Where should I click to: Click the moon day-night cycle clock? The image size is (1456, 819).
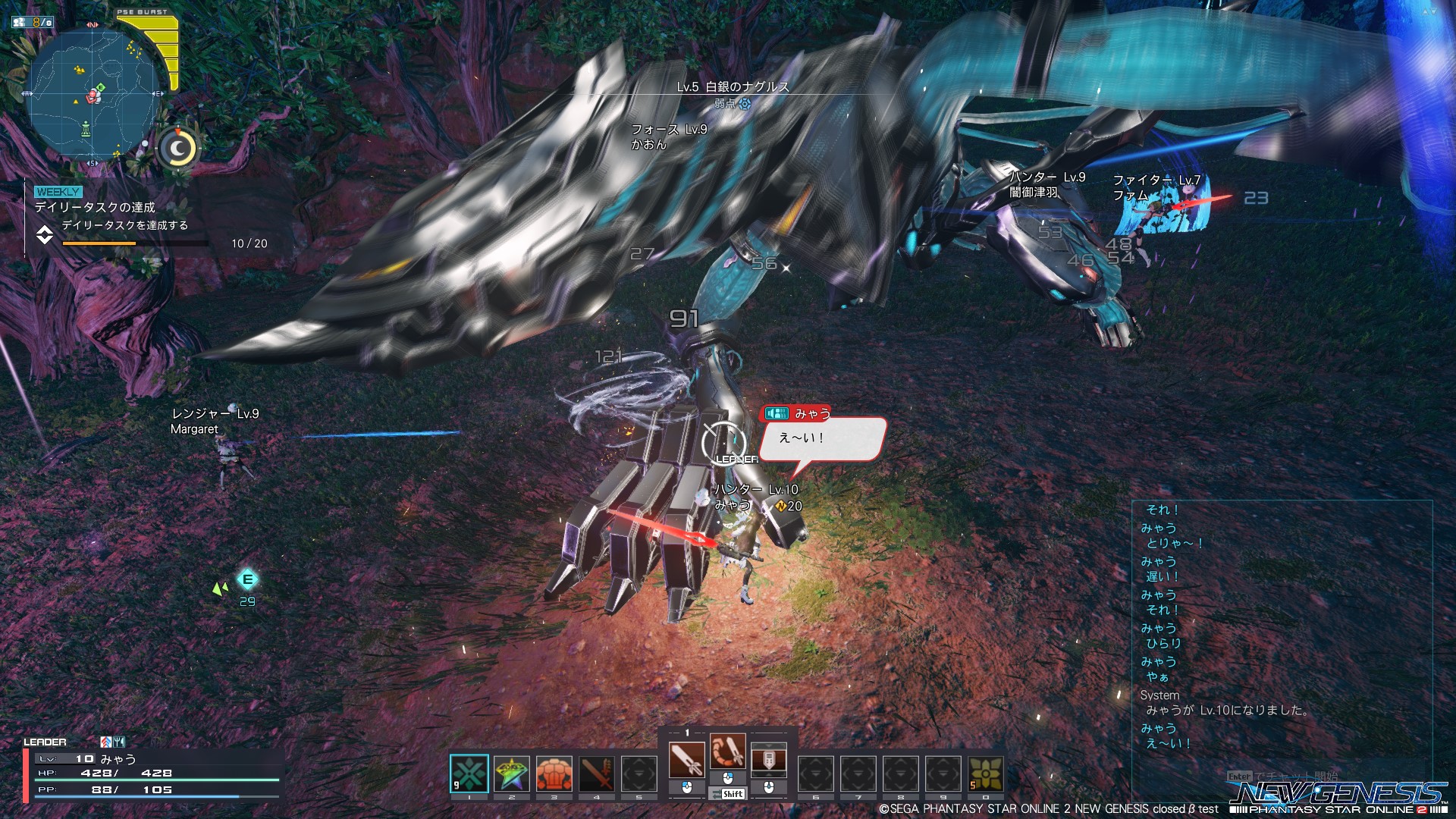tap(178, 149)
